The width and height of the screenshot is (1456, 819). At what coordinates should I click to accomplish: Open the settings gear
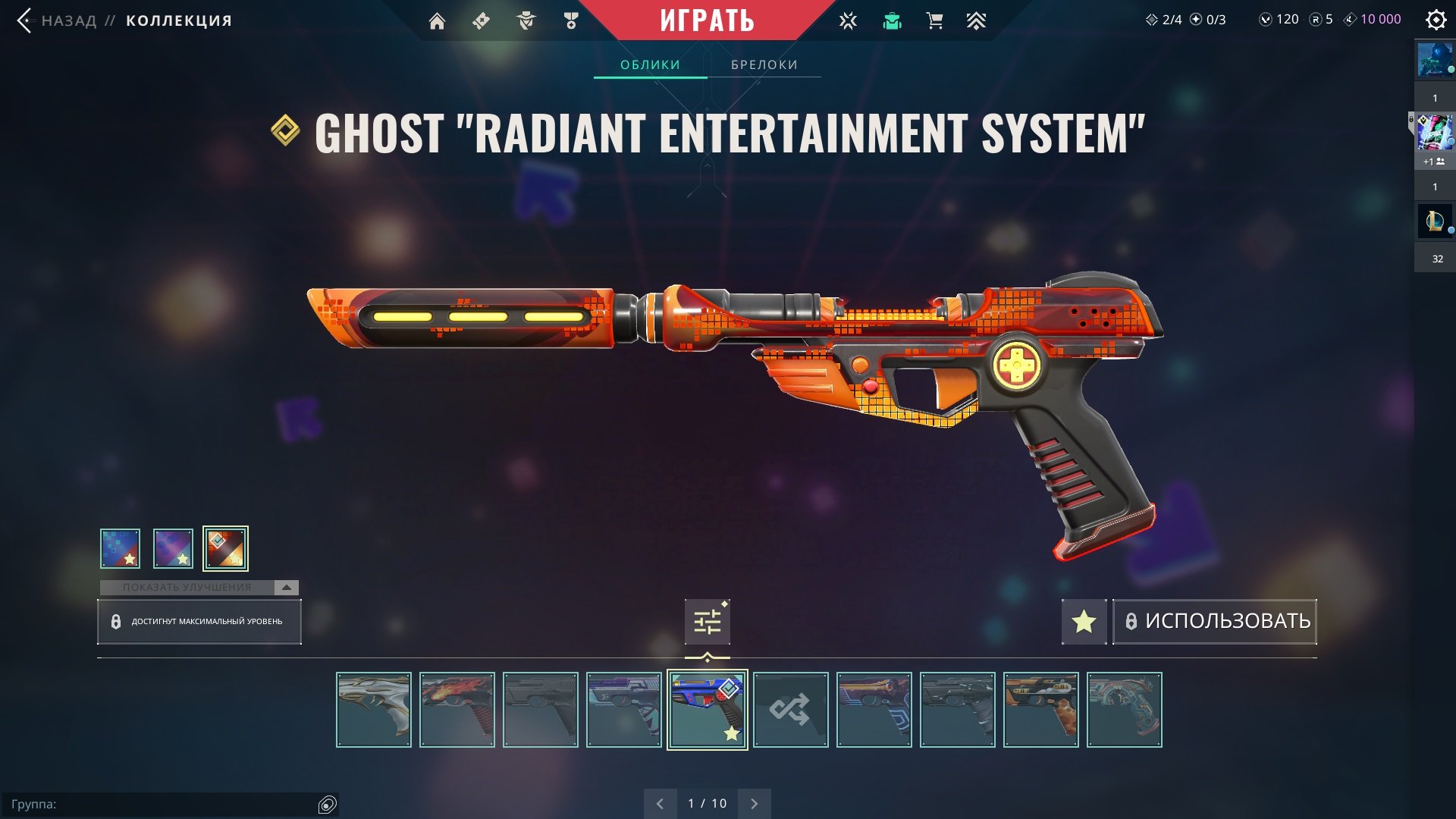pos(1436,20)
